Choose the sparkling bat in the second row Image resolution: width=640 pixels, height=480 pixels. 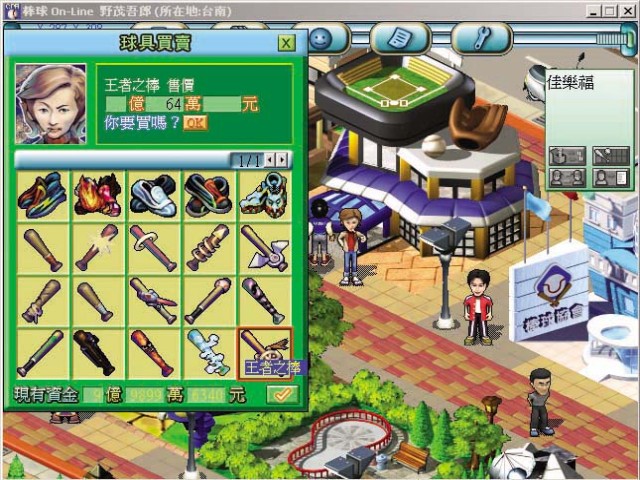click(x=95, y=248)
